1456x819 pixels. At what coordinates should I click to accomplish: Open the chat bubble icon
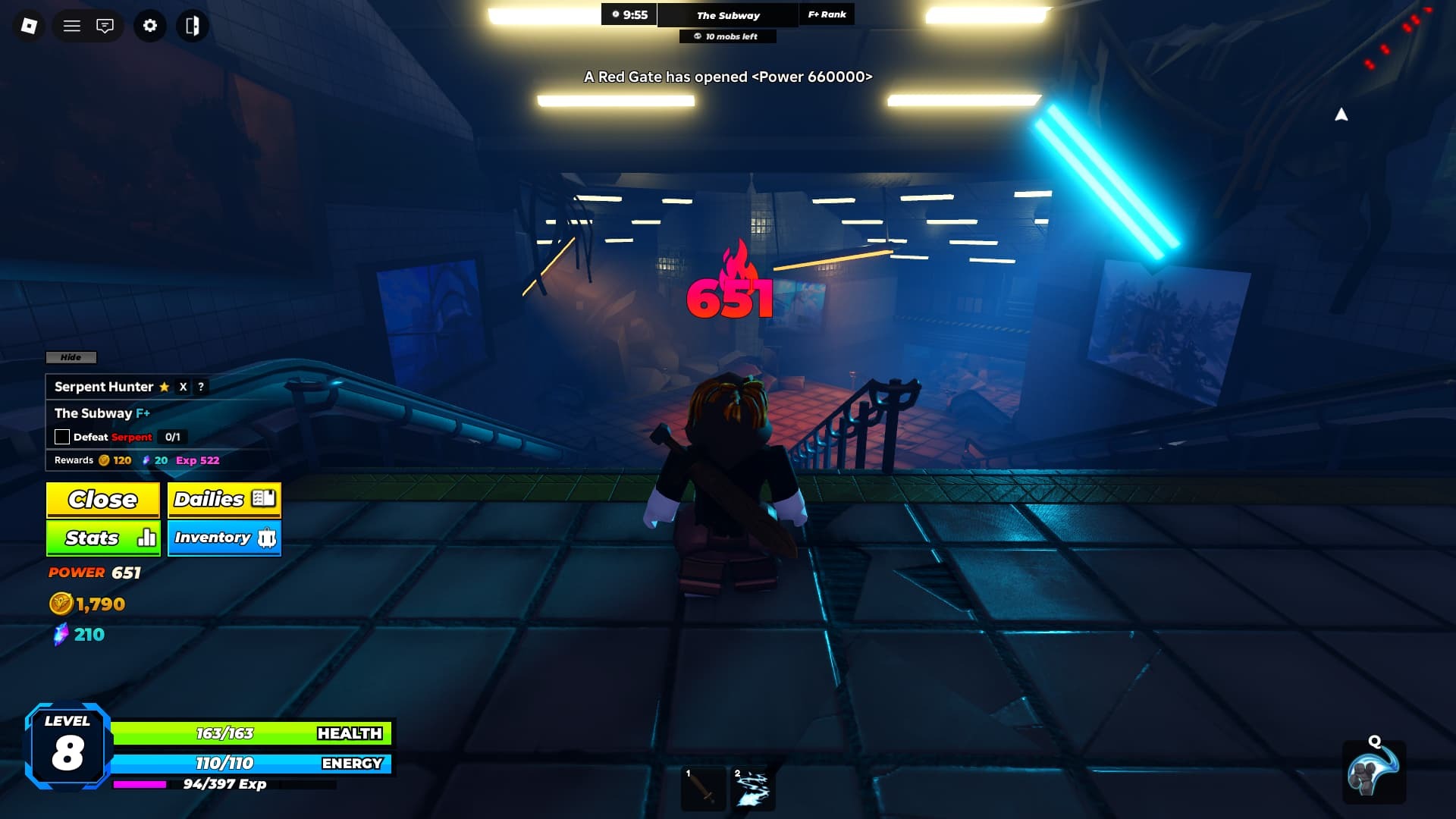point(106,25)
